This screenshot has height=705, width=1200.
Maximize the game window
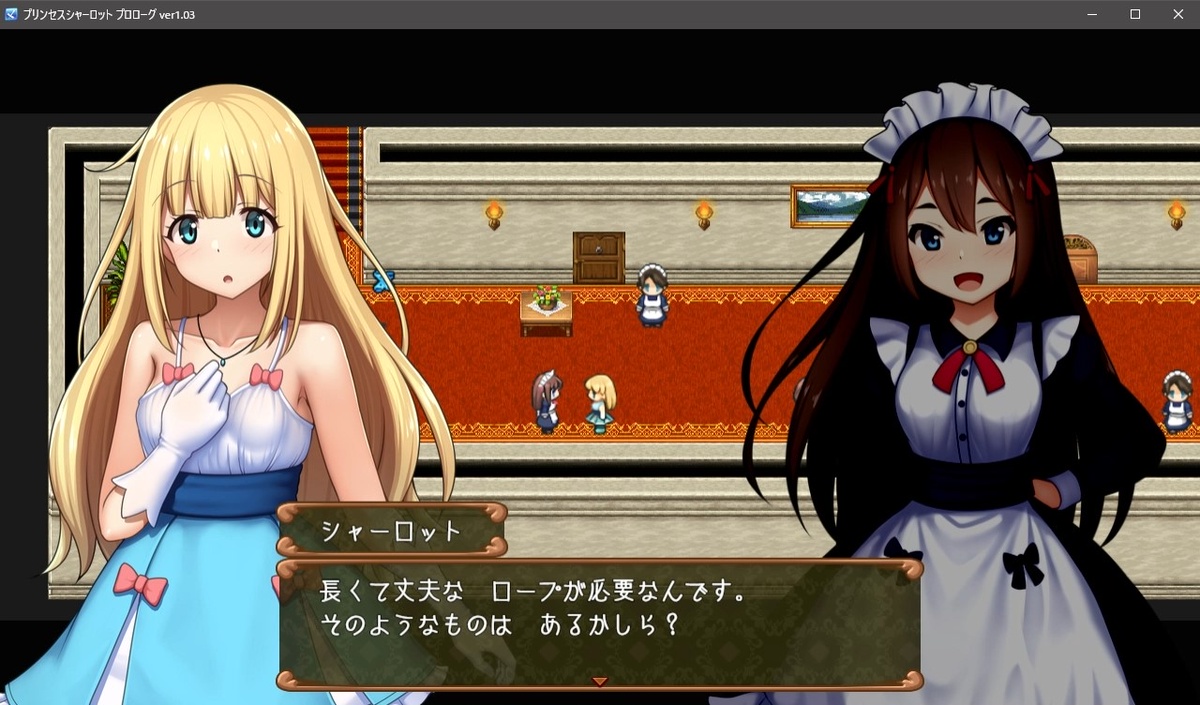pyautogui.click(x=1135, y=14)
